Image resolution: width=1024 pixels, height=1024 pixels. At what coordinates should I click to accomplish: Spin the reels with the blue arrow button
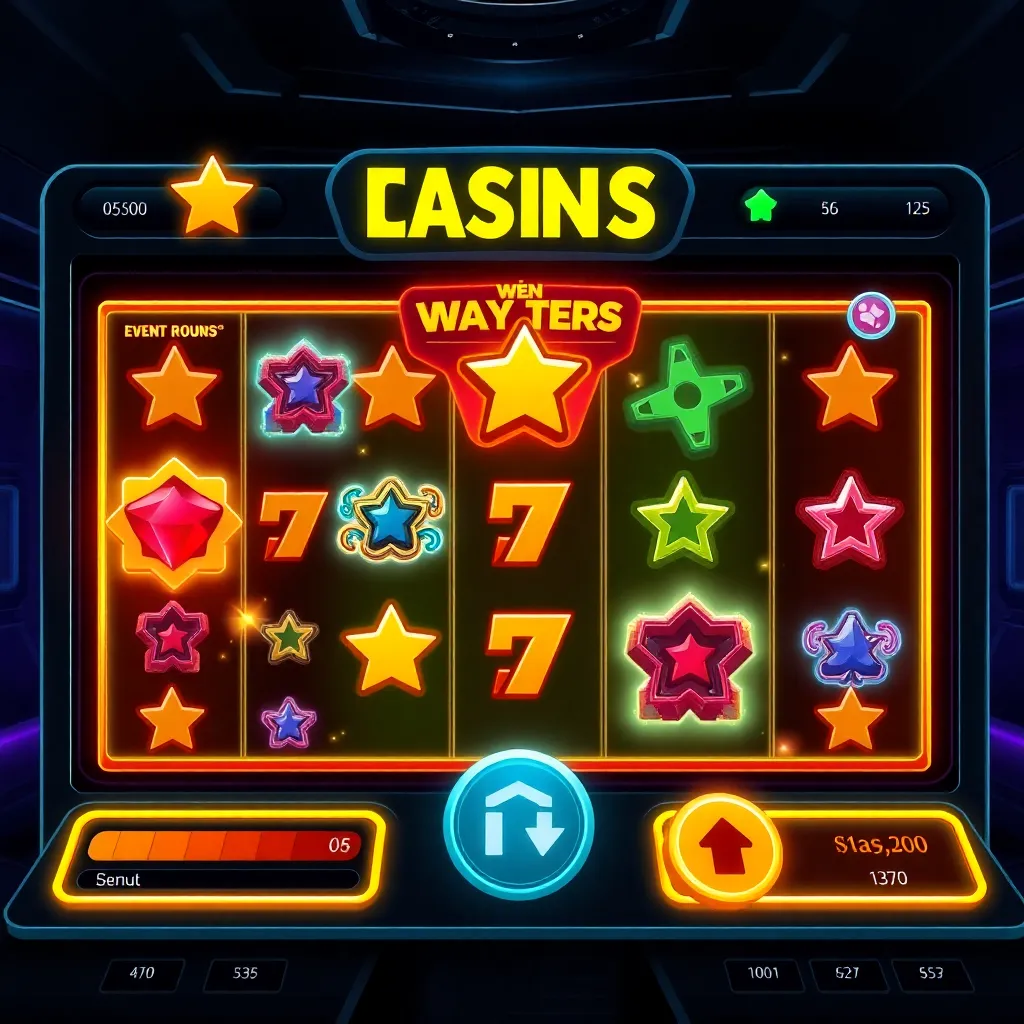click(518, 826)
